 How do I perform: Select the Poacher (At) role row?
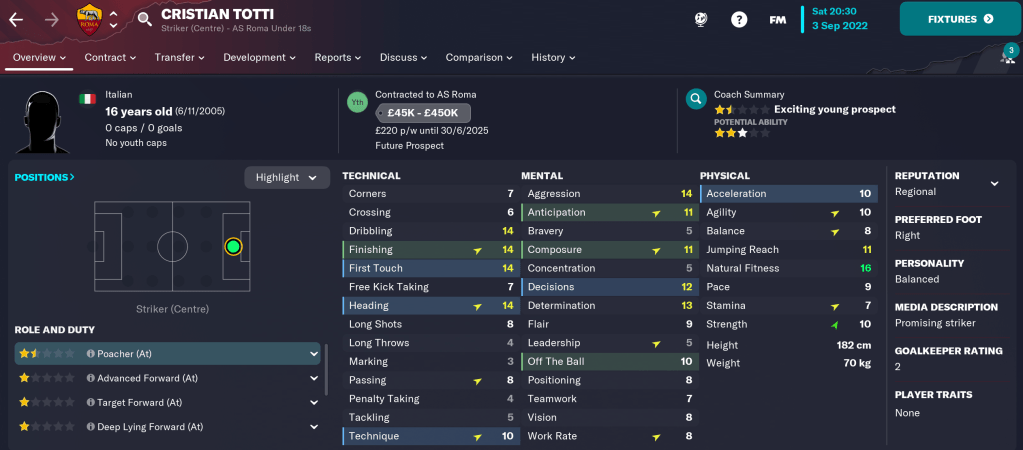(165, 354)
